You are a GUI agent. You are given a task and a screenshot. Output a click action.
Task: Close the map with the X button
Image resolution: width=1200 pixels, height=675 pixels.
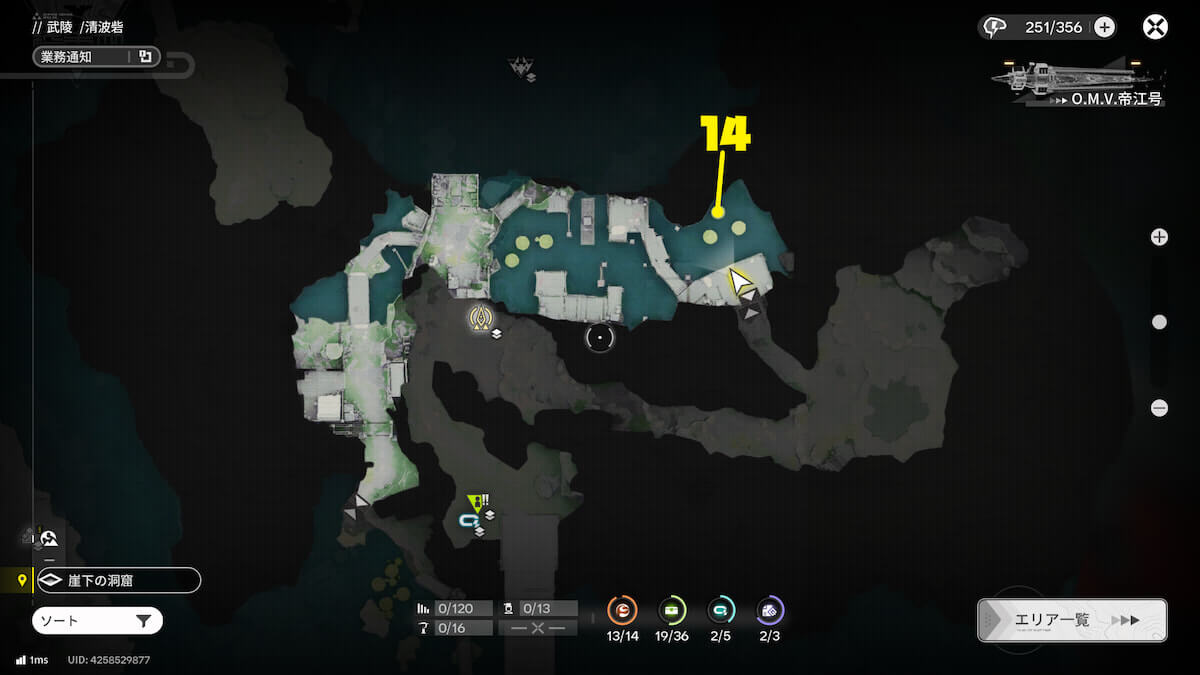click(1155, 27)
